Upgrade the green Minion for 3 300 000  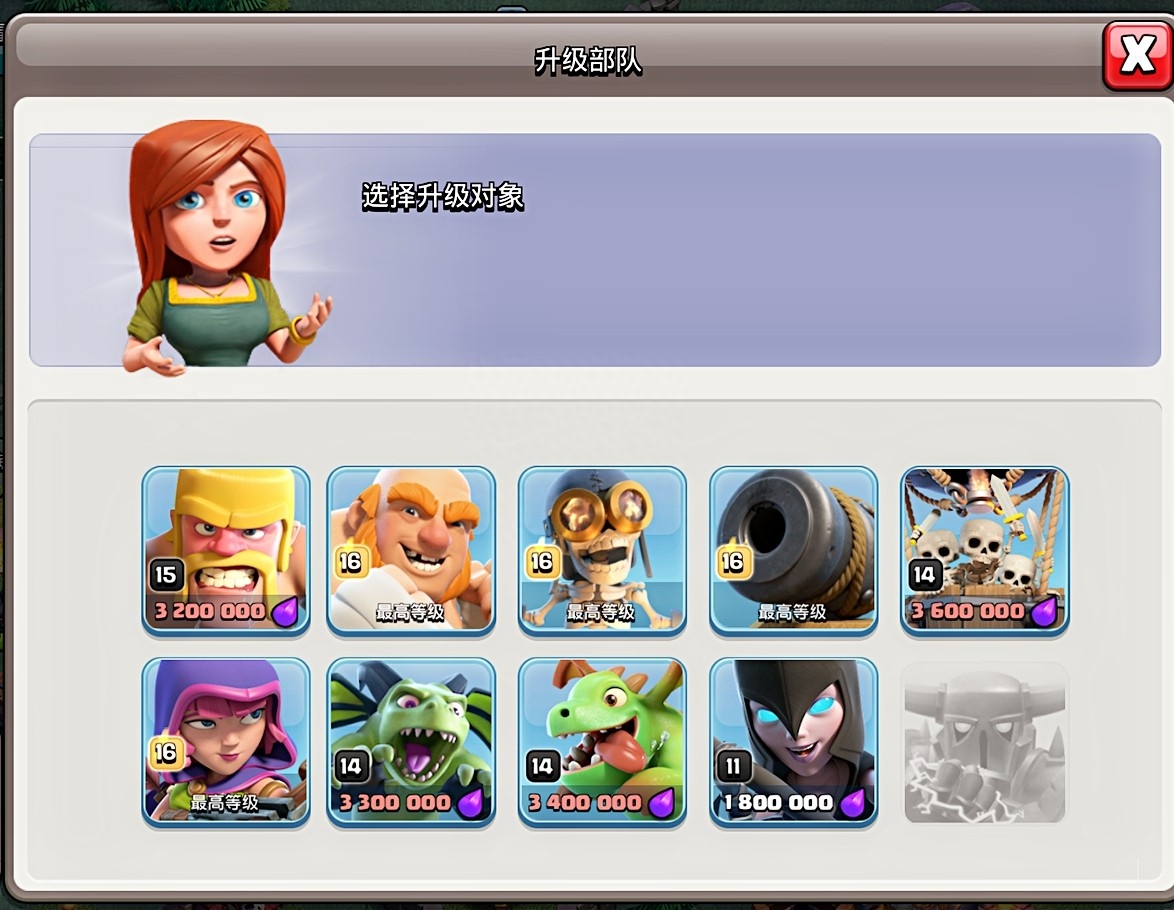411,742
